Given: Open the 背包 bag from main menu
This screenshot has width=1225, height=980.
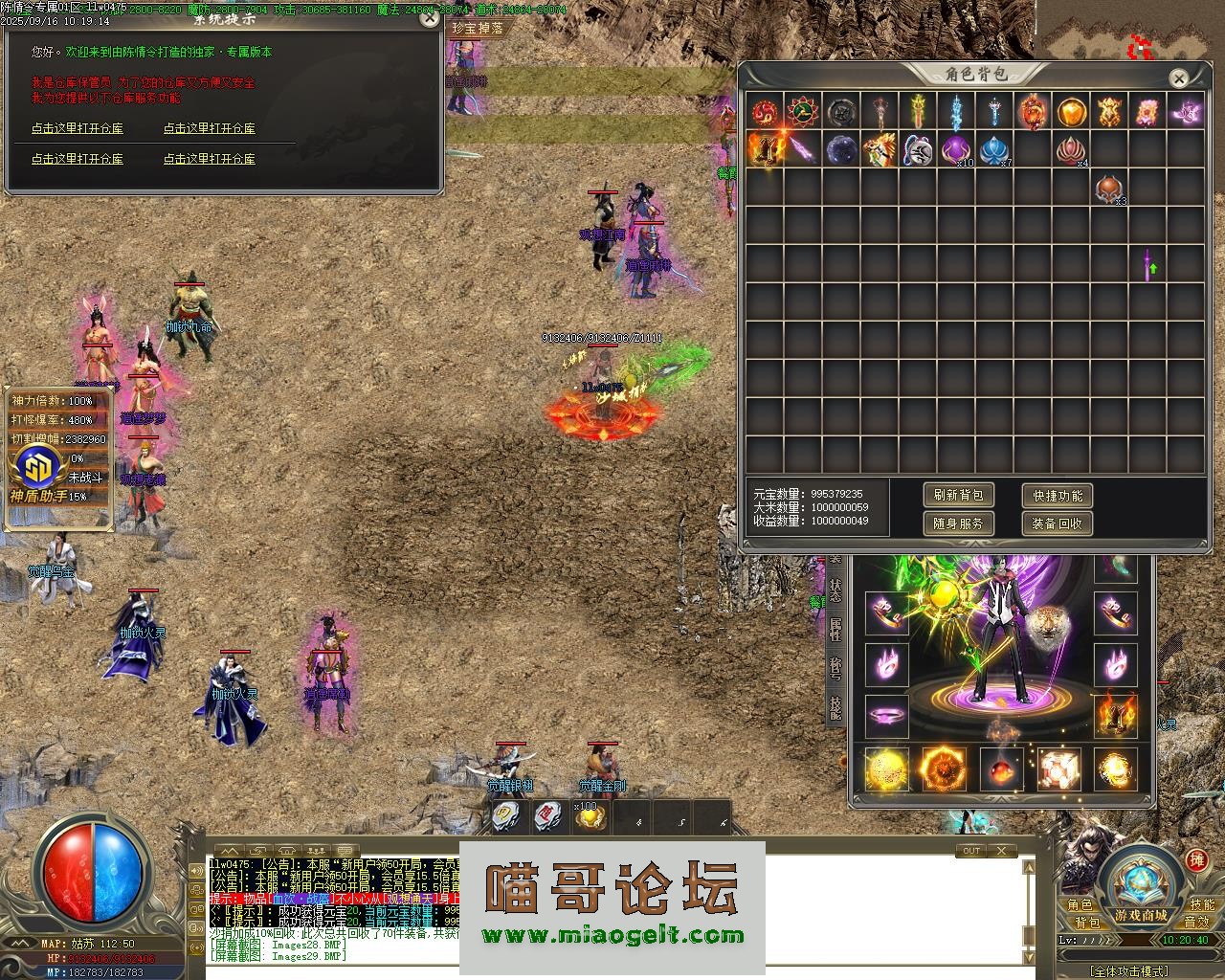Looking at the screenshot, I should tap(1086, 923).
